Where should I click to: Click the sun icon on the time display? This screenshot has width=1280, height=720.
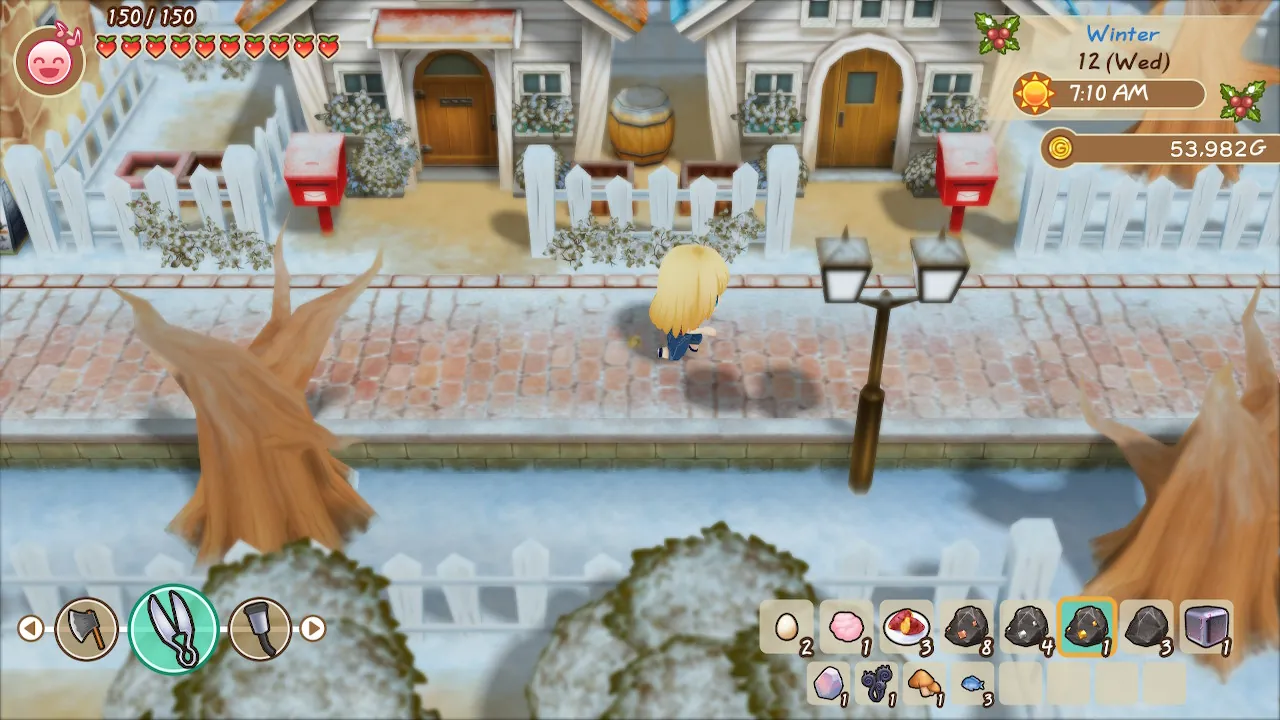pyautogui.click(x=1035, y=95)
